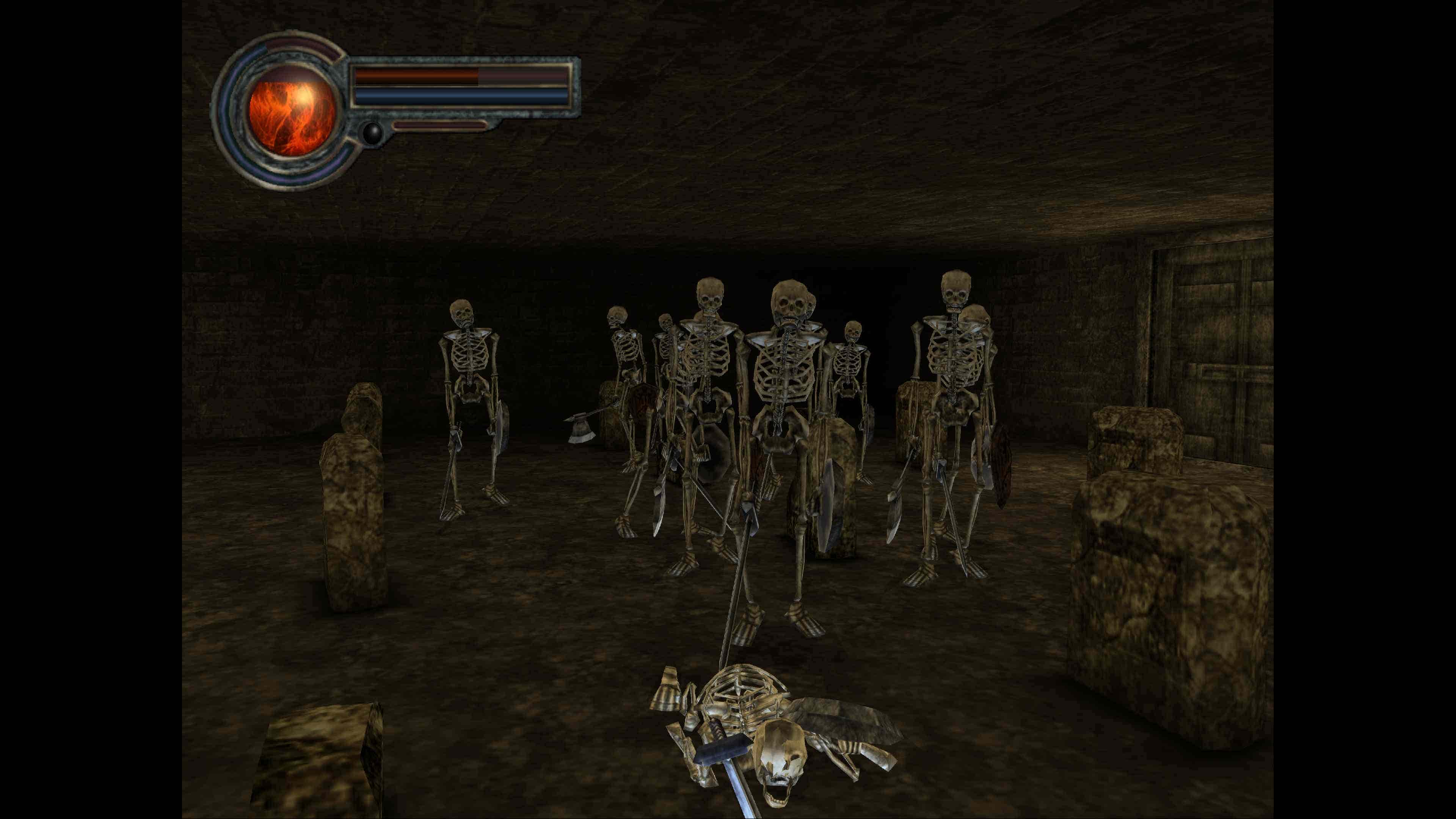Click the fiery orb on the HUD

pos(292,111)
